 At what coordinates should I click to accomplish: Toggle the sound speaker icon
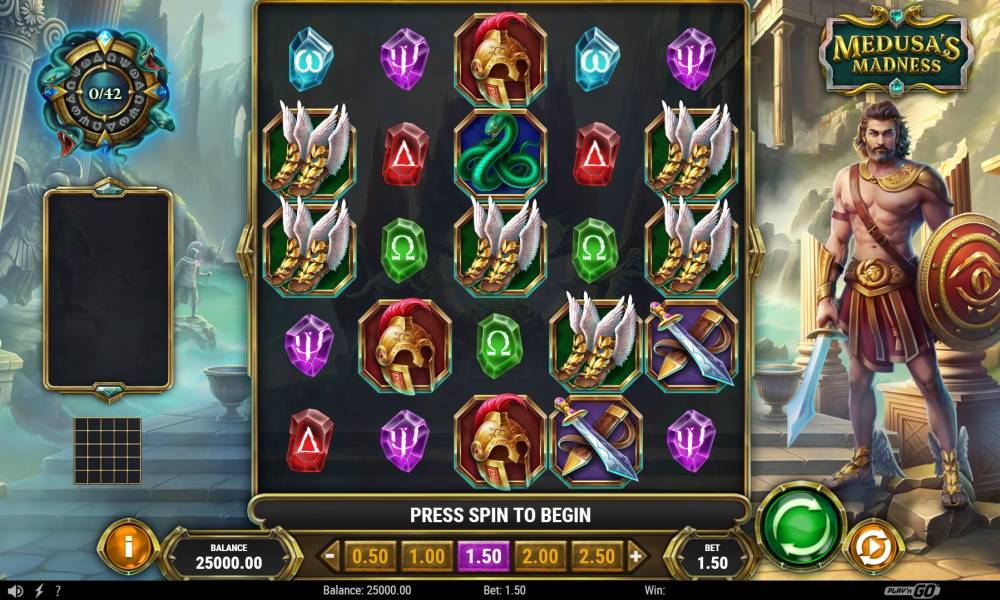click(x=17, y=590)
